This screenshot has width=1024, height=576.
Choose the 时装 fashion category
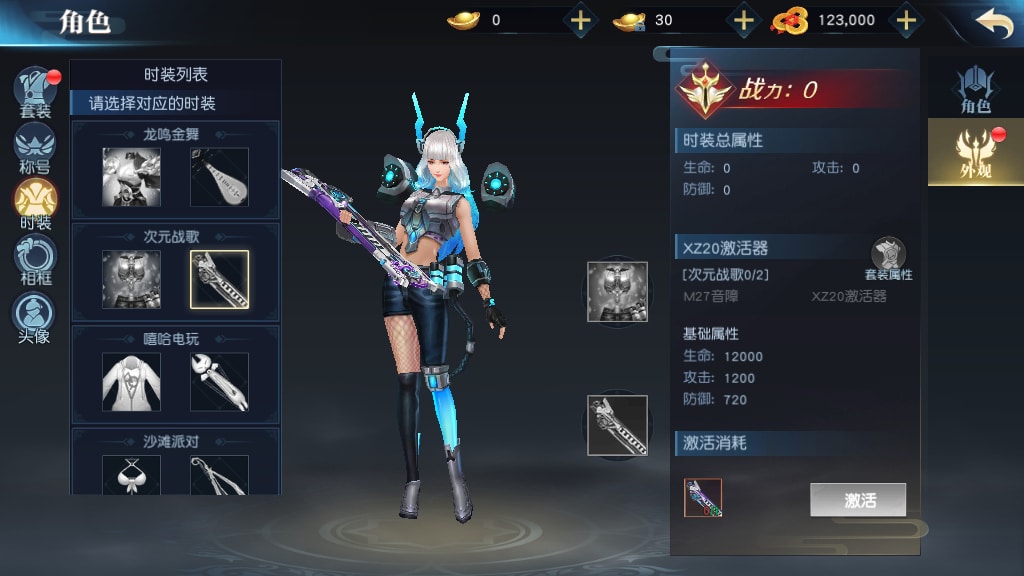pyautogui.click(x=35, y=203)
